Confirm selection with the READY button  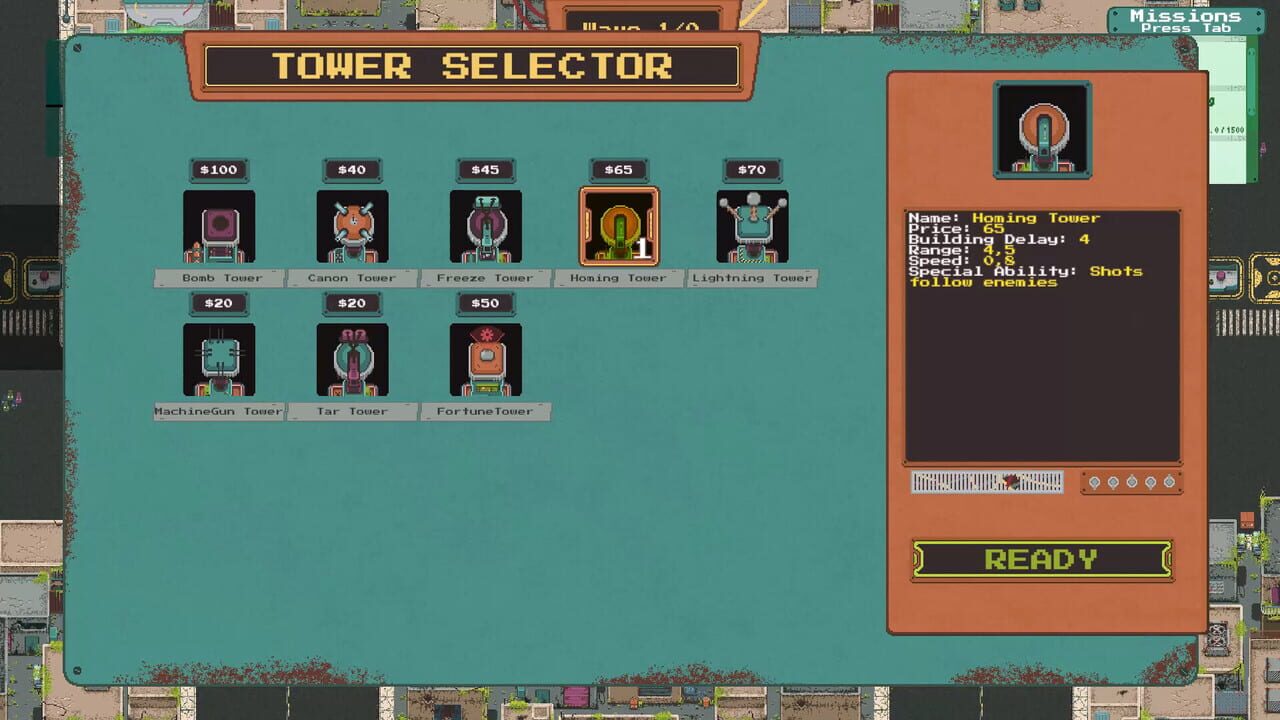coord(1041,560)
